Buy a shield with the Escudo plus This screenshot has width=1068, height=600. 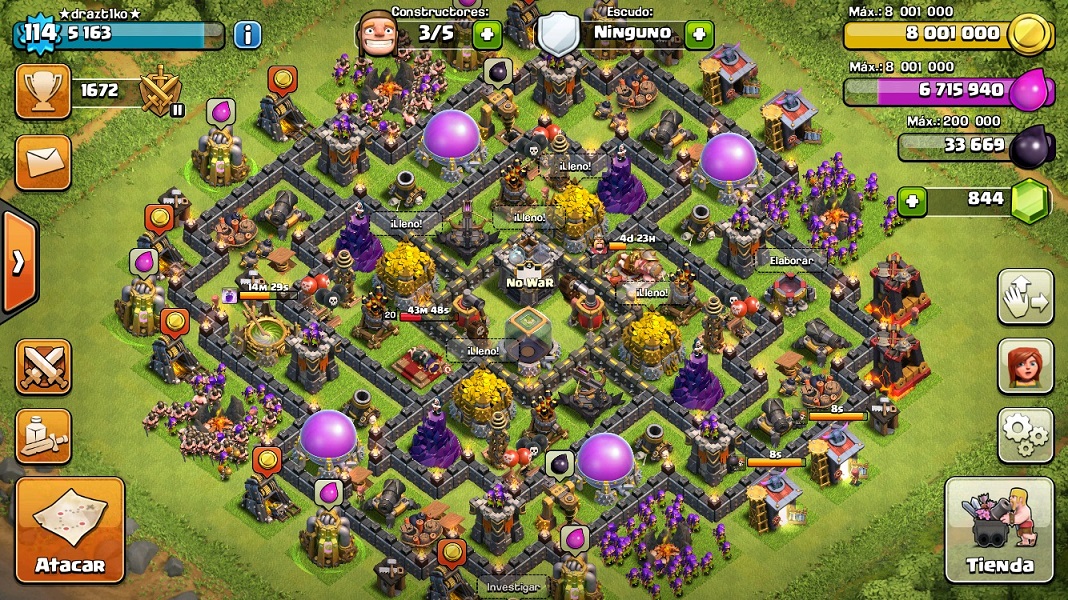(x=699, y=34)
